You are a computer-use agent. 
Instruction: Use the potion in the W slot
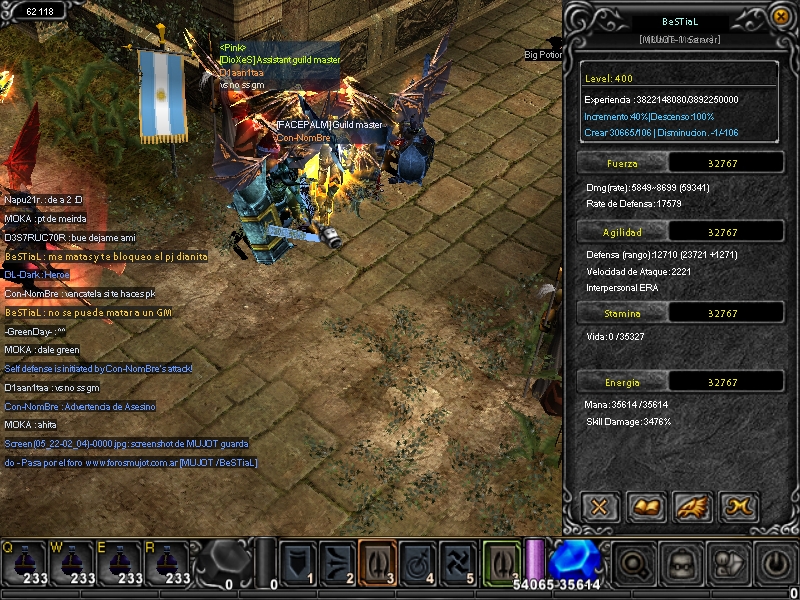[x=72, y=564]
